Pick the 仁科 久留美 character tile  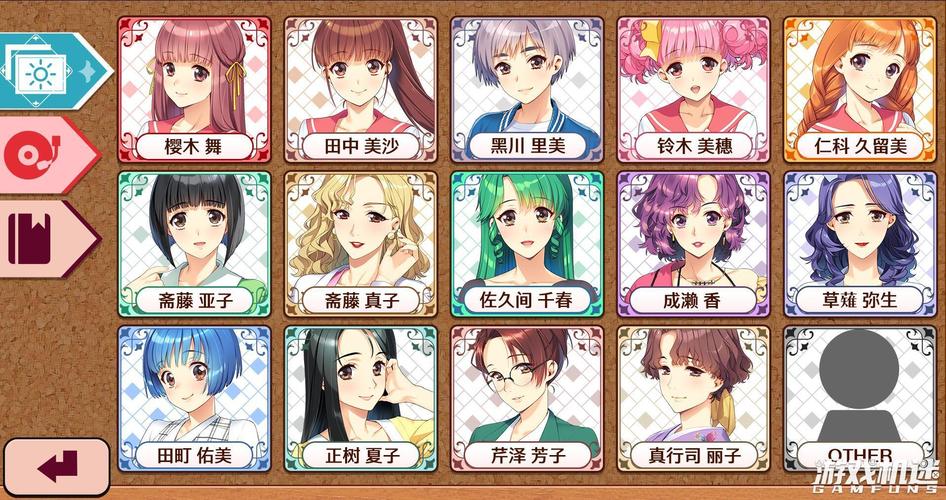tap(860, 89)
